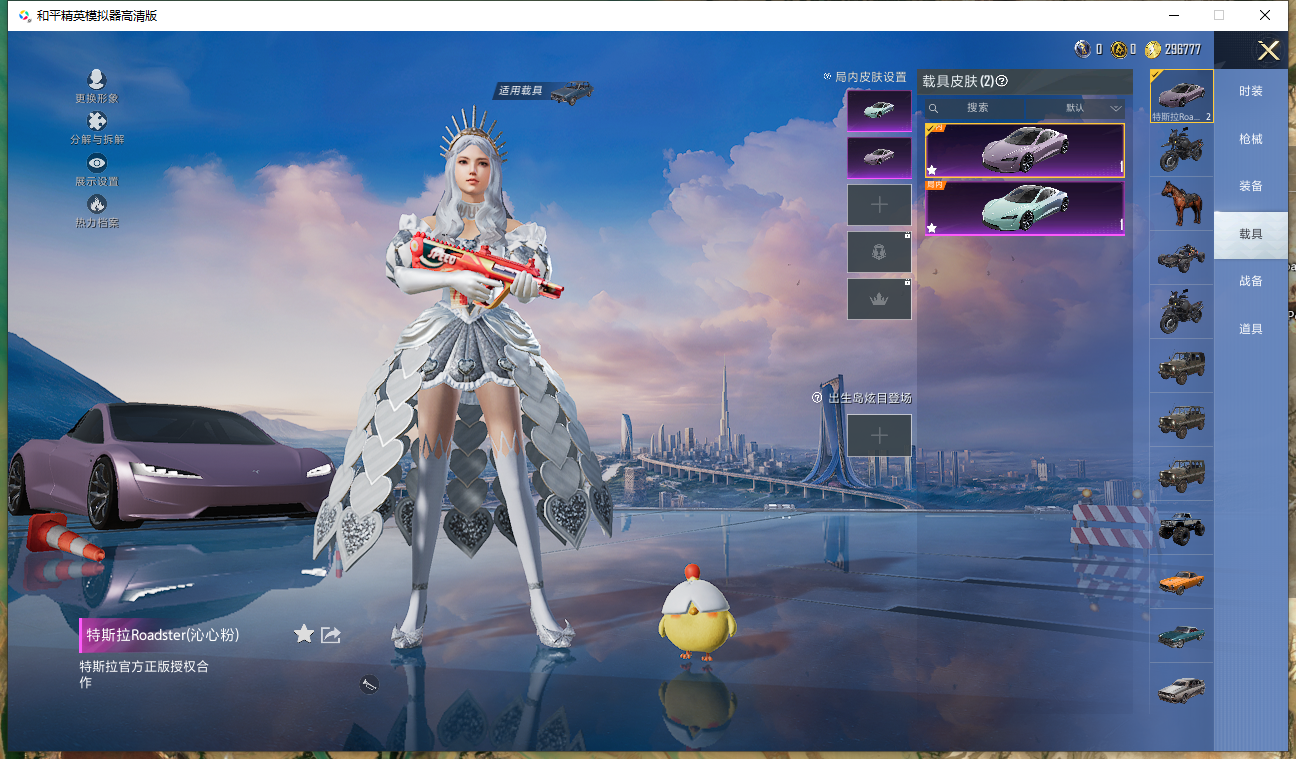Close the wardrobe with the X button
Image resolution: width=1296 pixels, height=759 pixels.
[1268, 51]
